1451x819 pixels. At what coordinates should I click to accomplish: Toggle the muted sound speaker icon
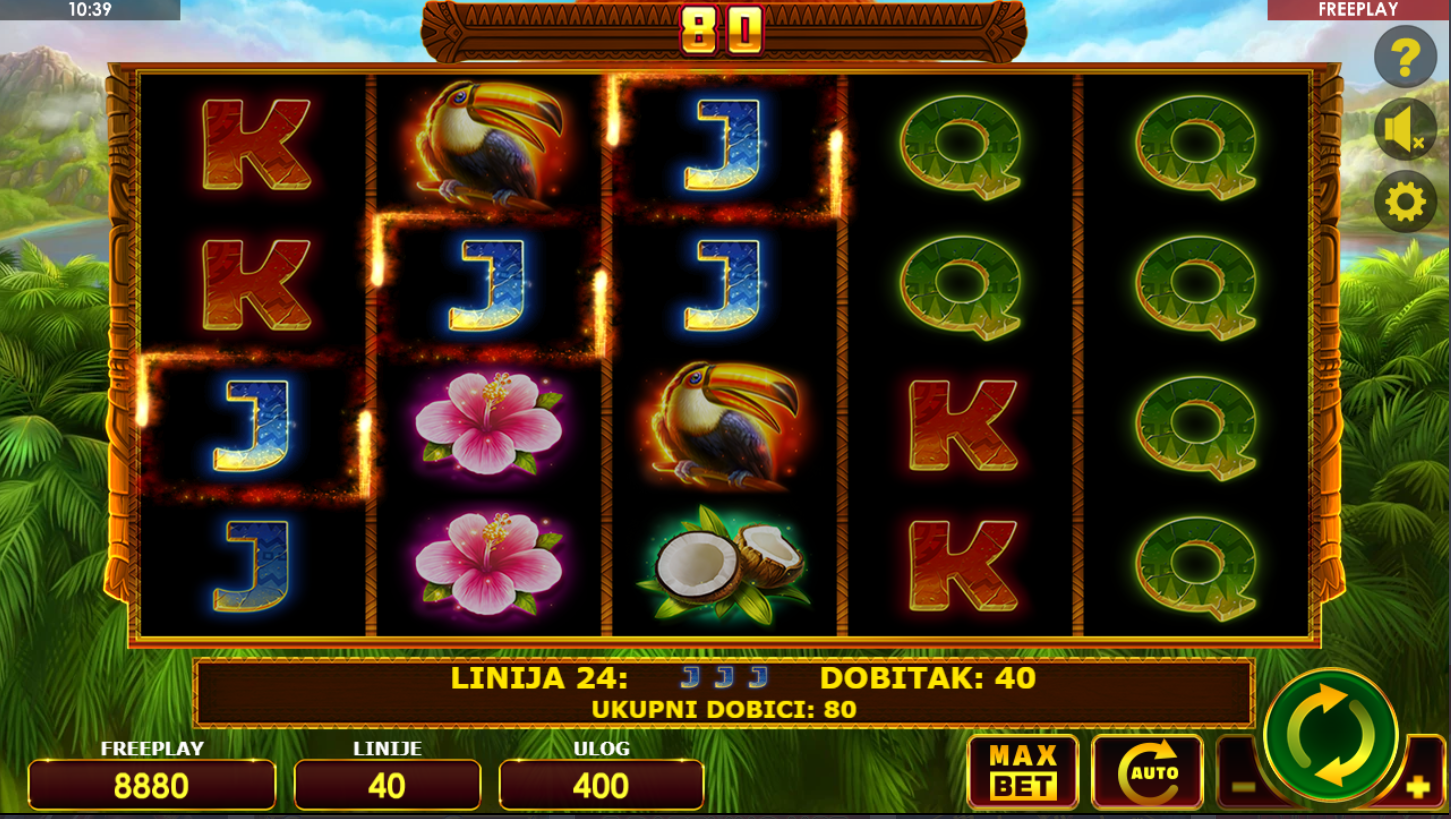[1405, 130]
